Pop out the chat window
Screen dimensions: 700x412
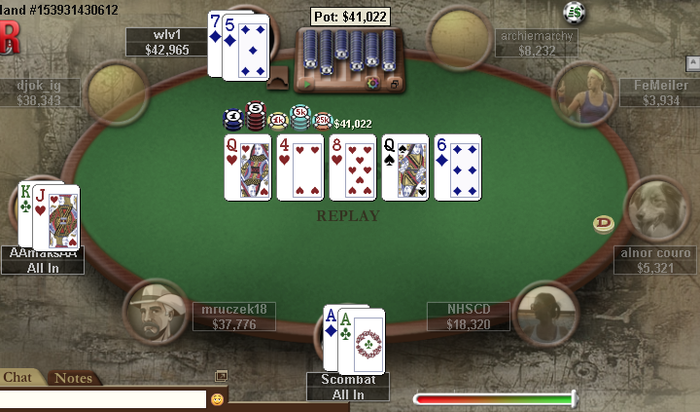tap(221, 376)
